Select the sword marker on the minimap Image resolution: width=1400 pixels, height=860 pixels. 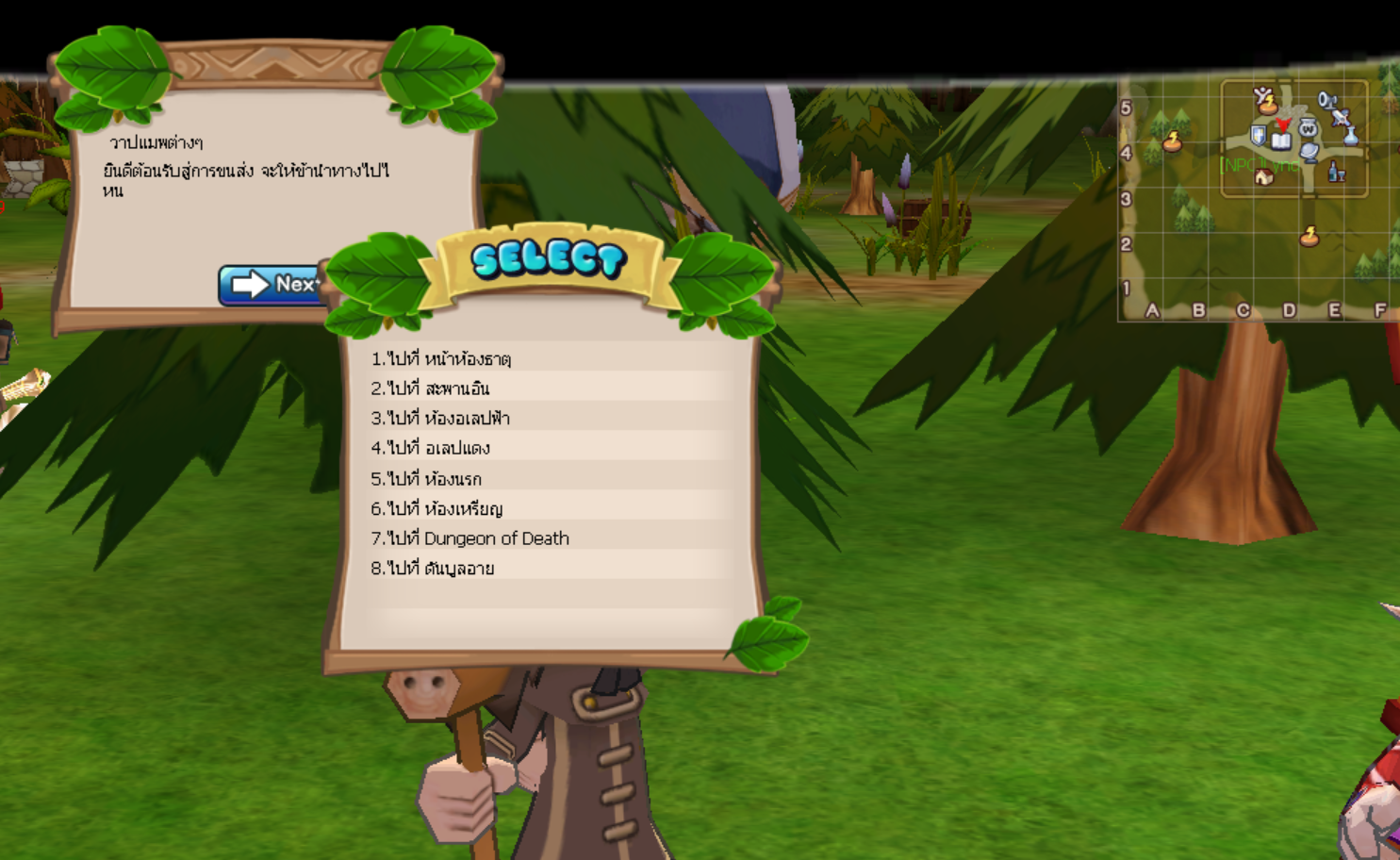click(x=1340, y=117)
